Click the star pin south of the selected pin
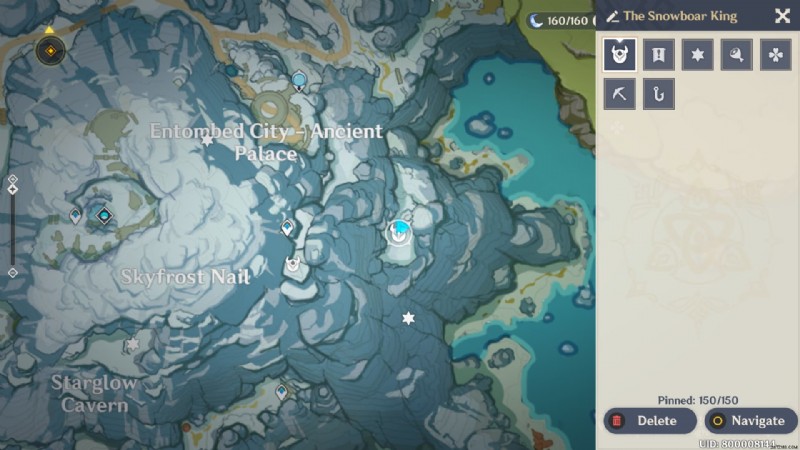The width and height of the screenshot is (800, 450). pos(408,318)
